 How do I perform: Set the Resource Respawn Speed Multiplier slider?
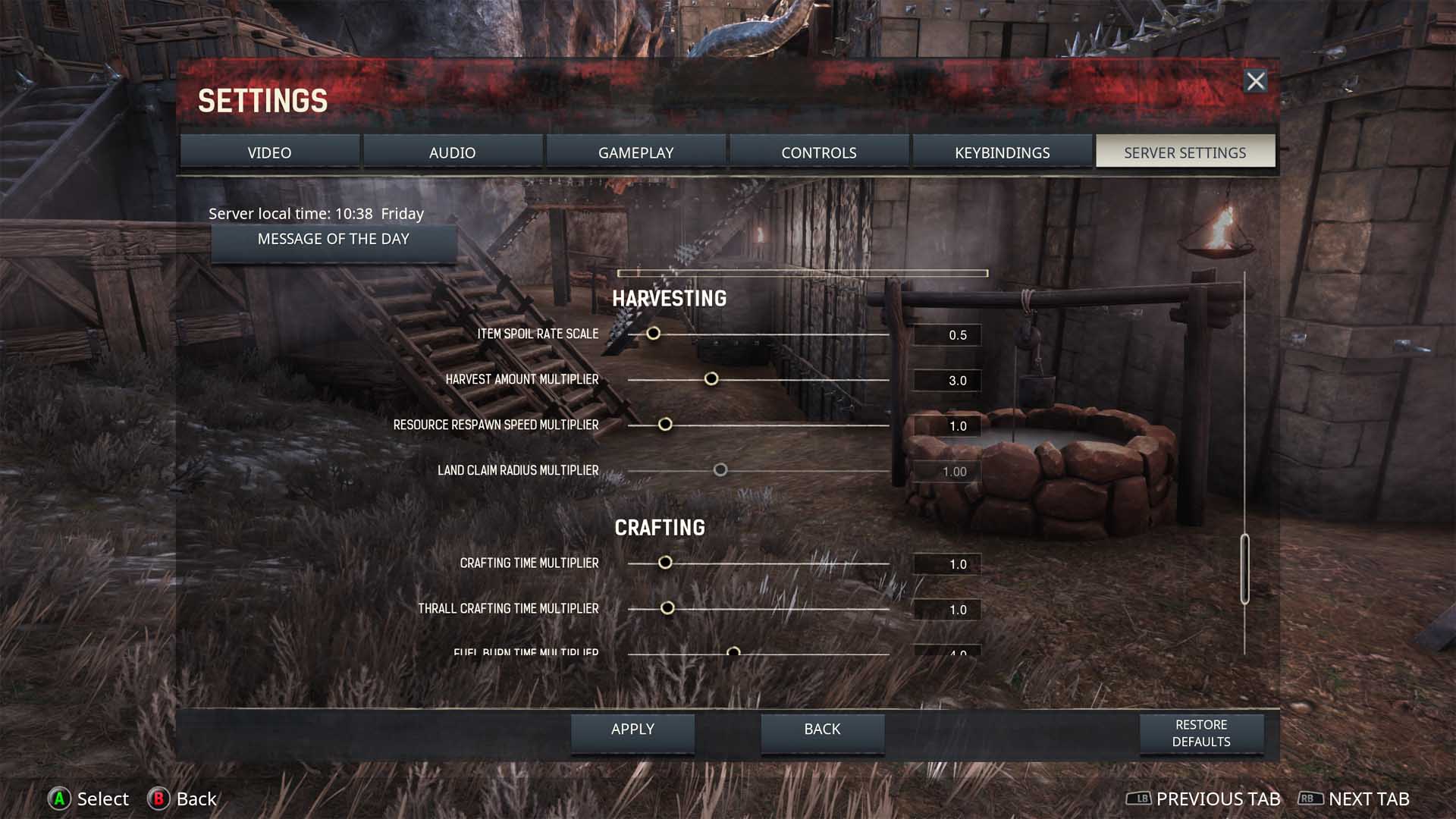(x=665, y=425)
